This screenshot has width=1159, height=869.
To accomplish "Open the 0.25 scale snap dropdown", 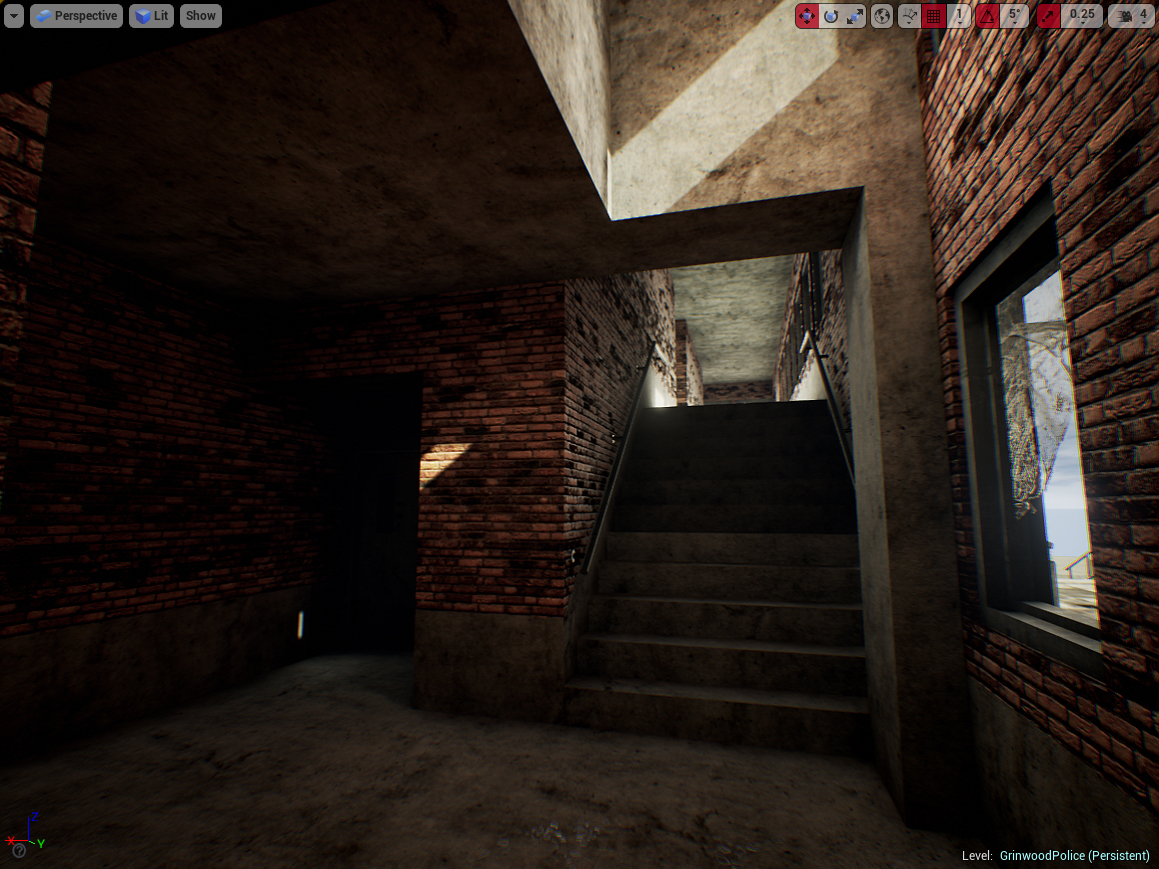I will (x=1081, y=16).
